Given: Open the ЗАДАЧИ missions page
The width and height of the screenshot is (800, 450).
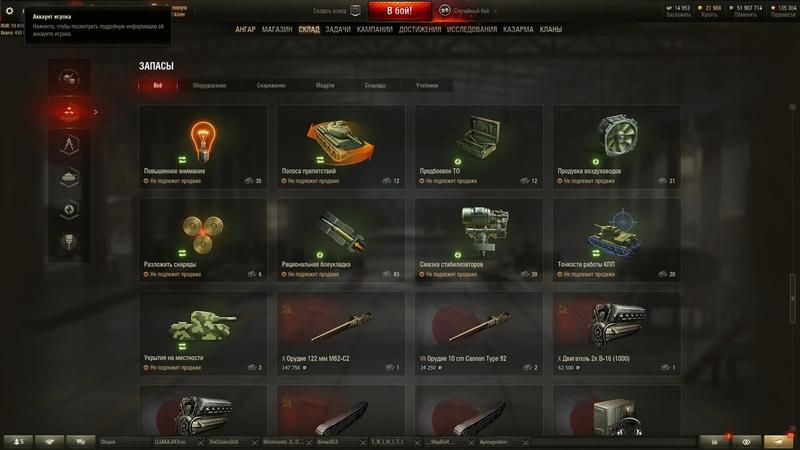Looking at the screenshot, I should [338, 30].
